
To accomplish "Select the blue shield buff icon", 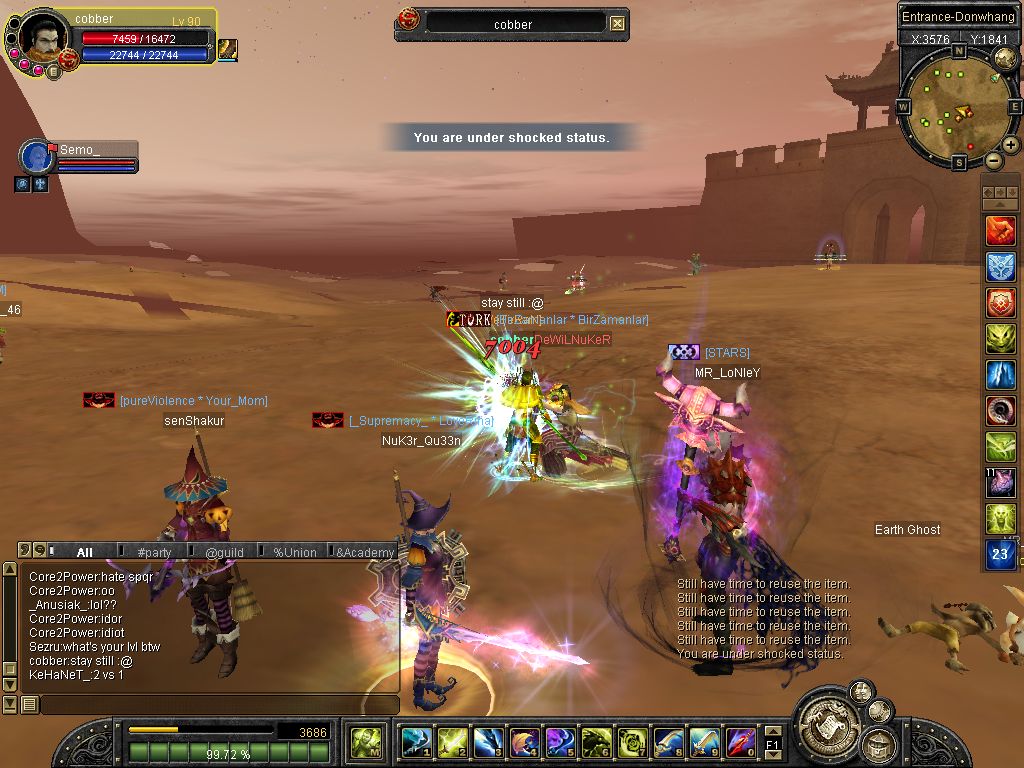I will tap(1001, 267).
